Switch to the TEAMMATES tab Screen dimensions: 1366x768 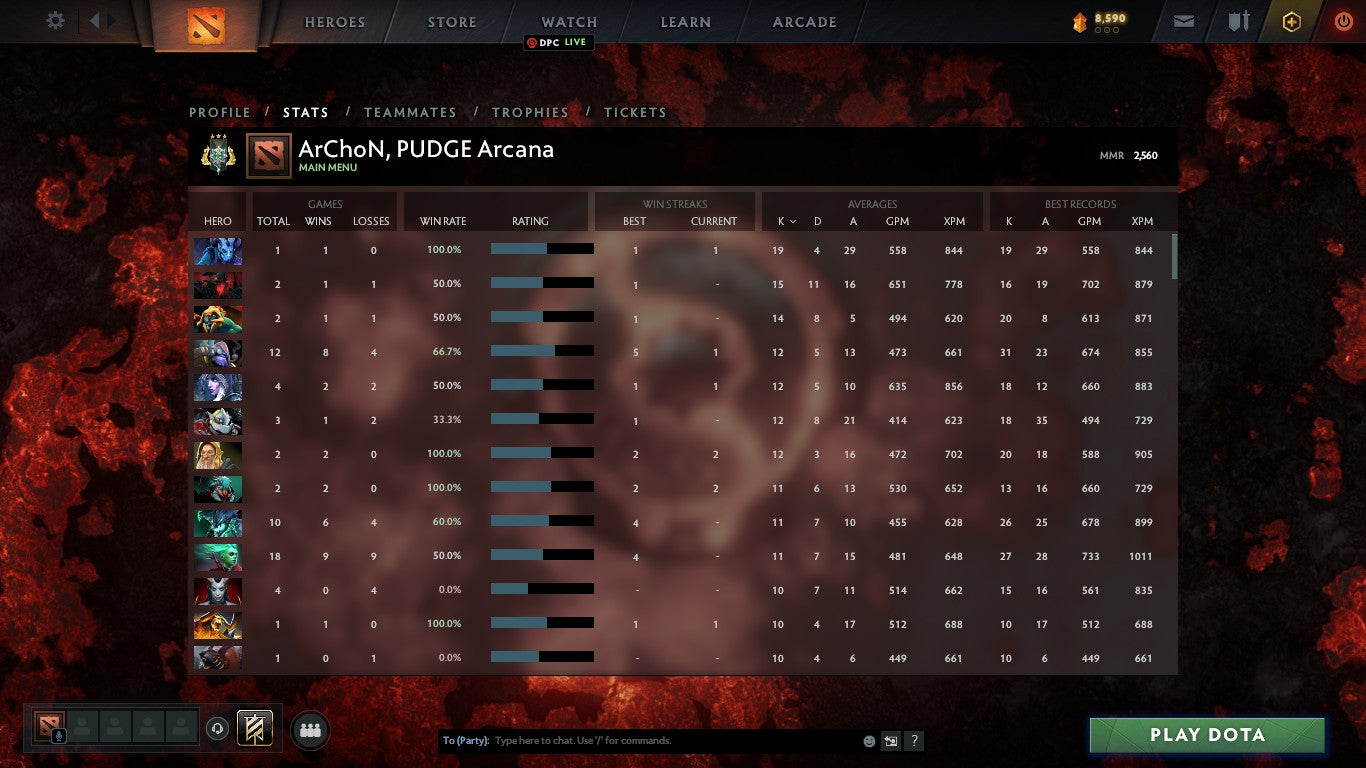point(410,112)
